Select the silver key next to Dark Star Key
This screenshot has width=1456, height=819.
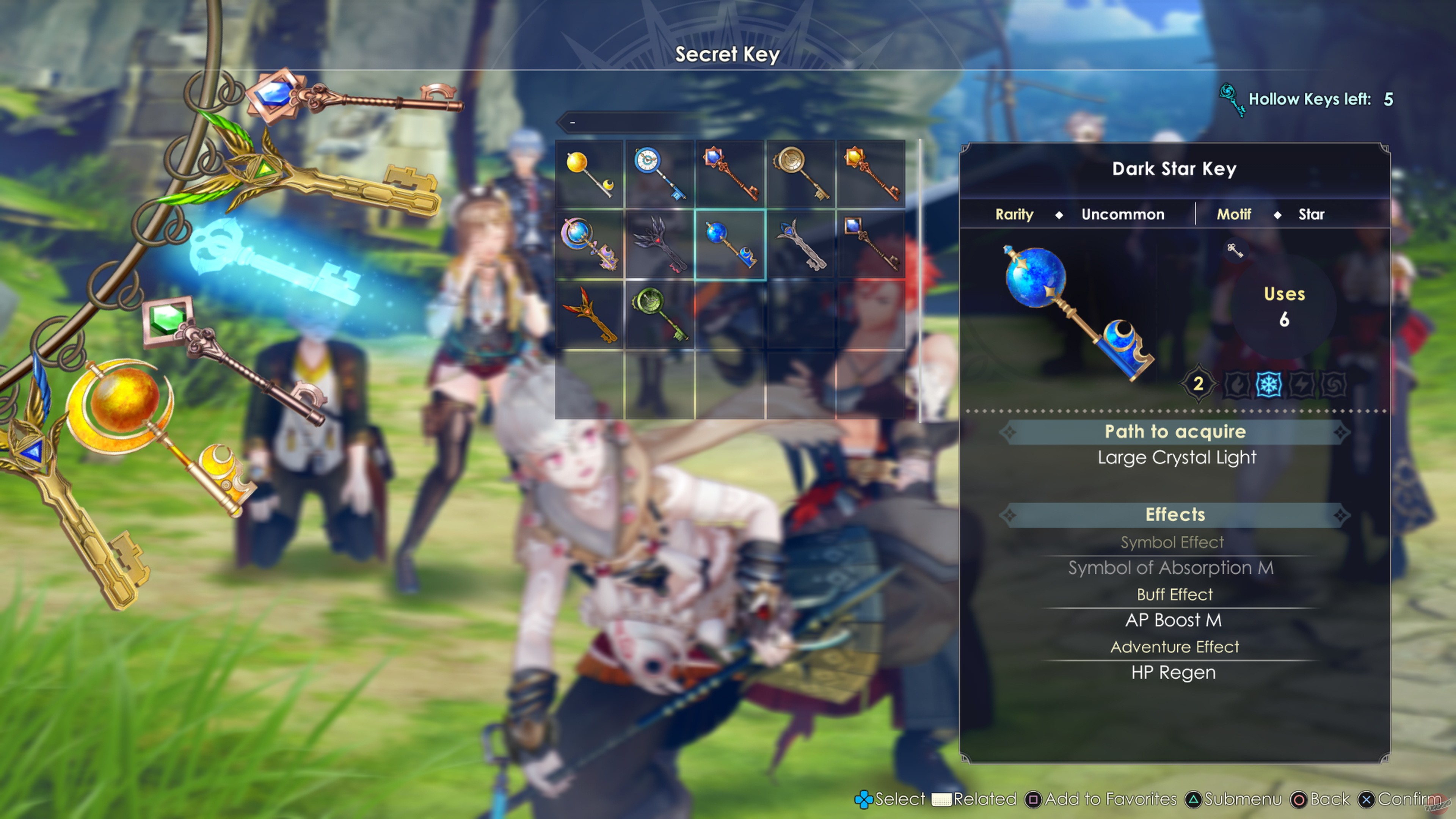click(x=799, y=244)
